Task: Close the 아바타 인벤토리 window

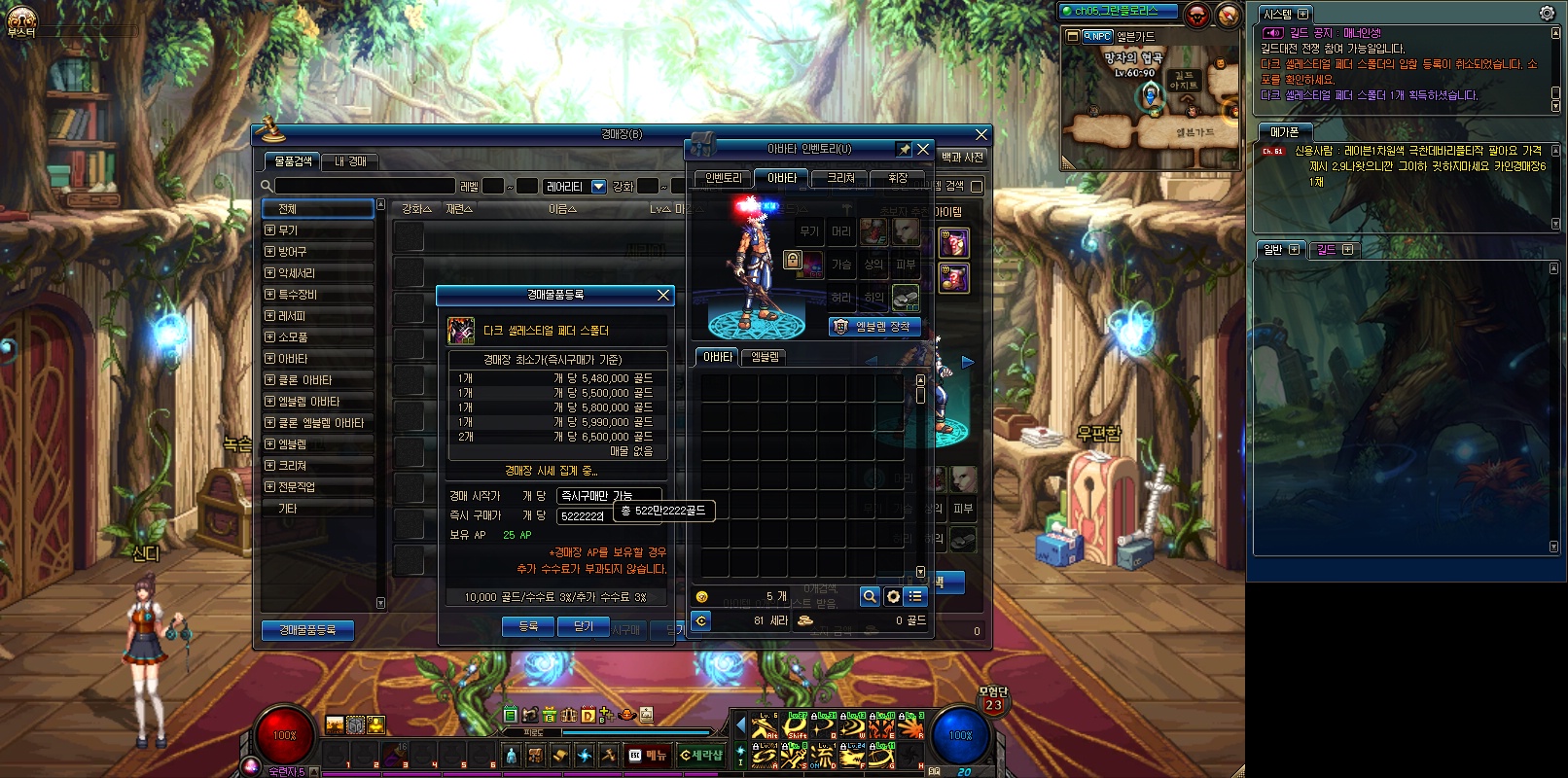Action: (x=923, y=149)
